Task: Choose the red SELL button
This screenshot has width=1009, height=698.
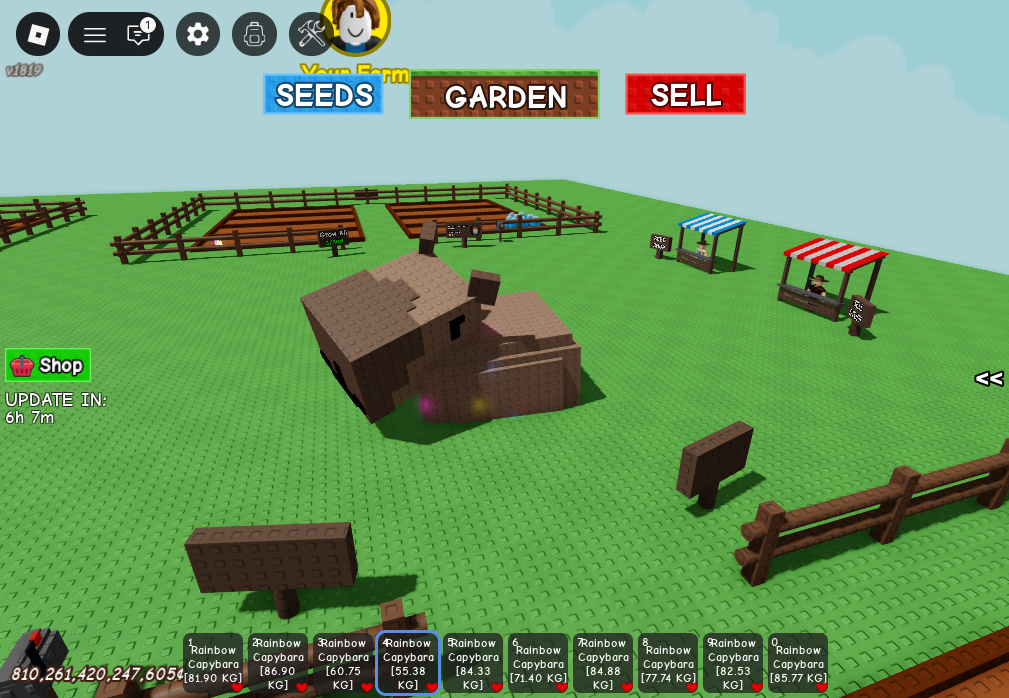Action: click(x=685, y=95)
